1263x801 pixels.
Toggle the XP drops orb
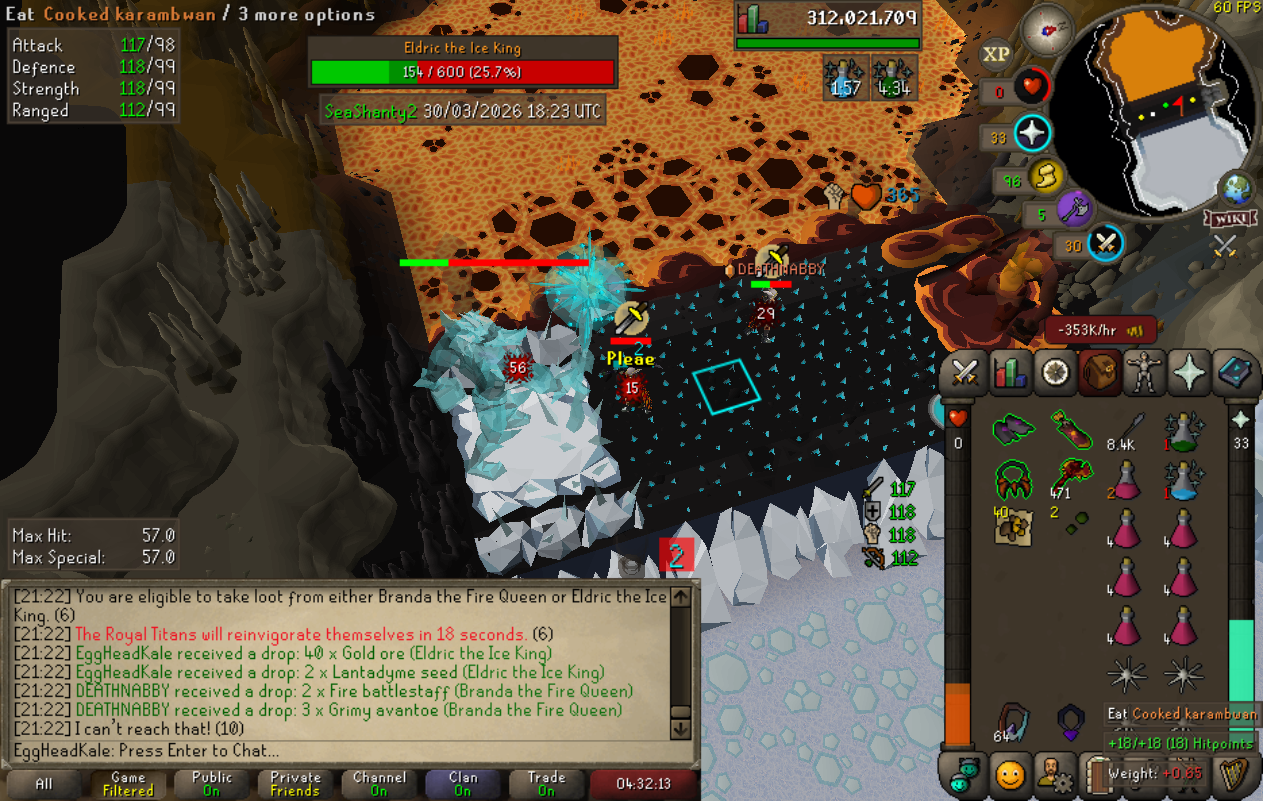pos(995,54)
